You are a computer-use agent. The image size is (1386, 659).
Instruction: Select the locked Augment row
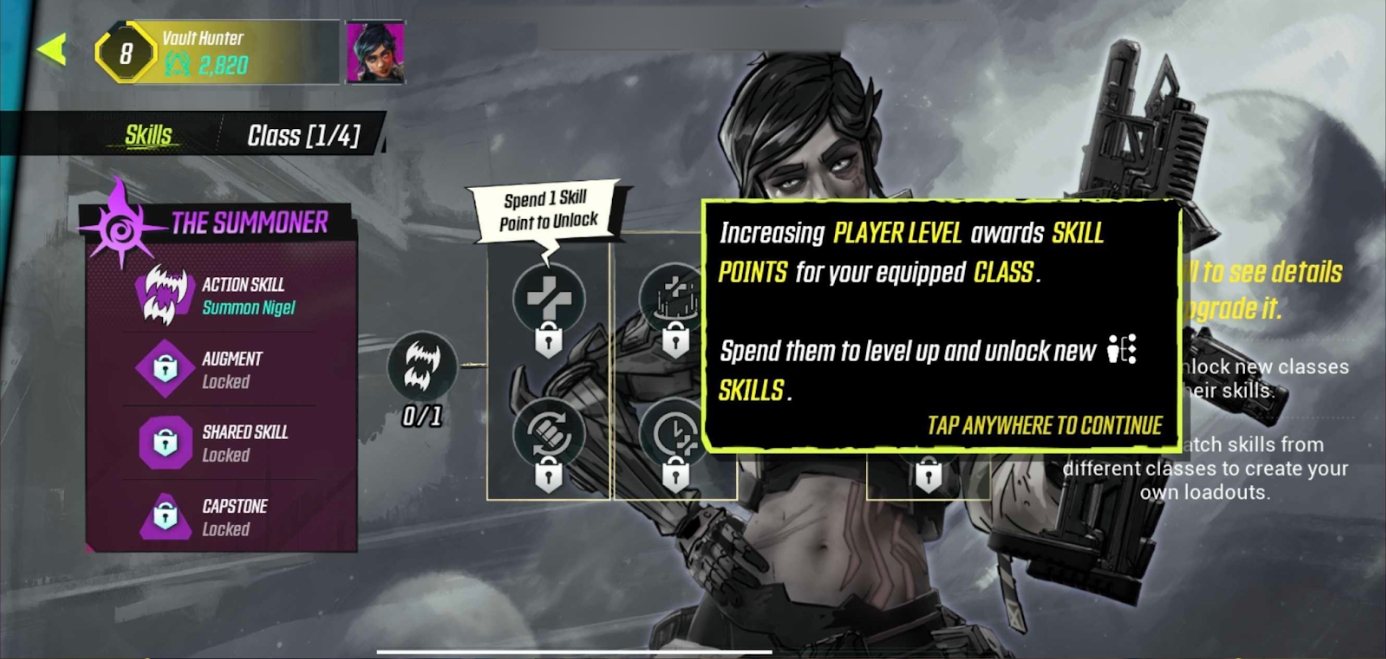220,369
